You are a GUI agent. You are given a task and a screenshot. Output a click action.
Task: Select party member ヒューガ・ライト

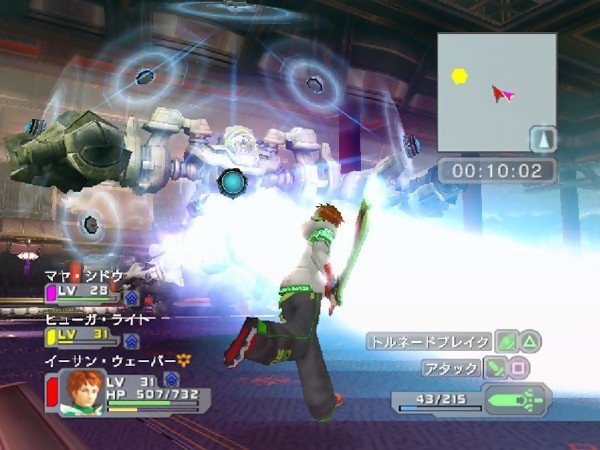tap(98, 319)
